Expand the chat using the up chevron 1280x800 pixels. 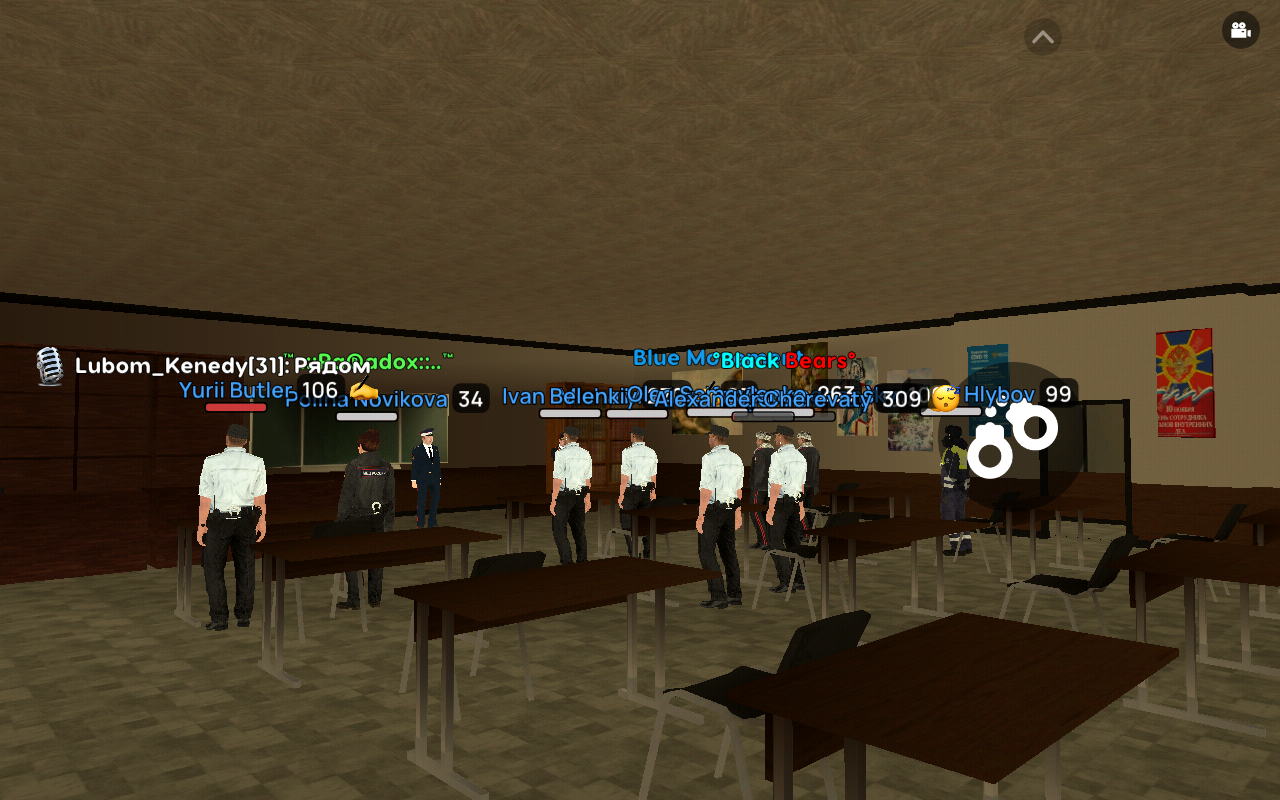(1042, 36)
